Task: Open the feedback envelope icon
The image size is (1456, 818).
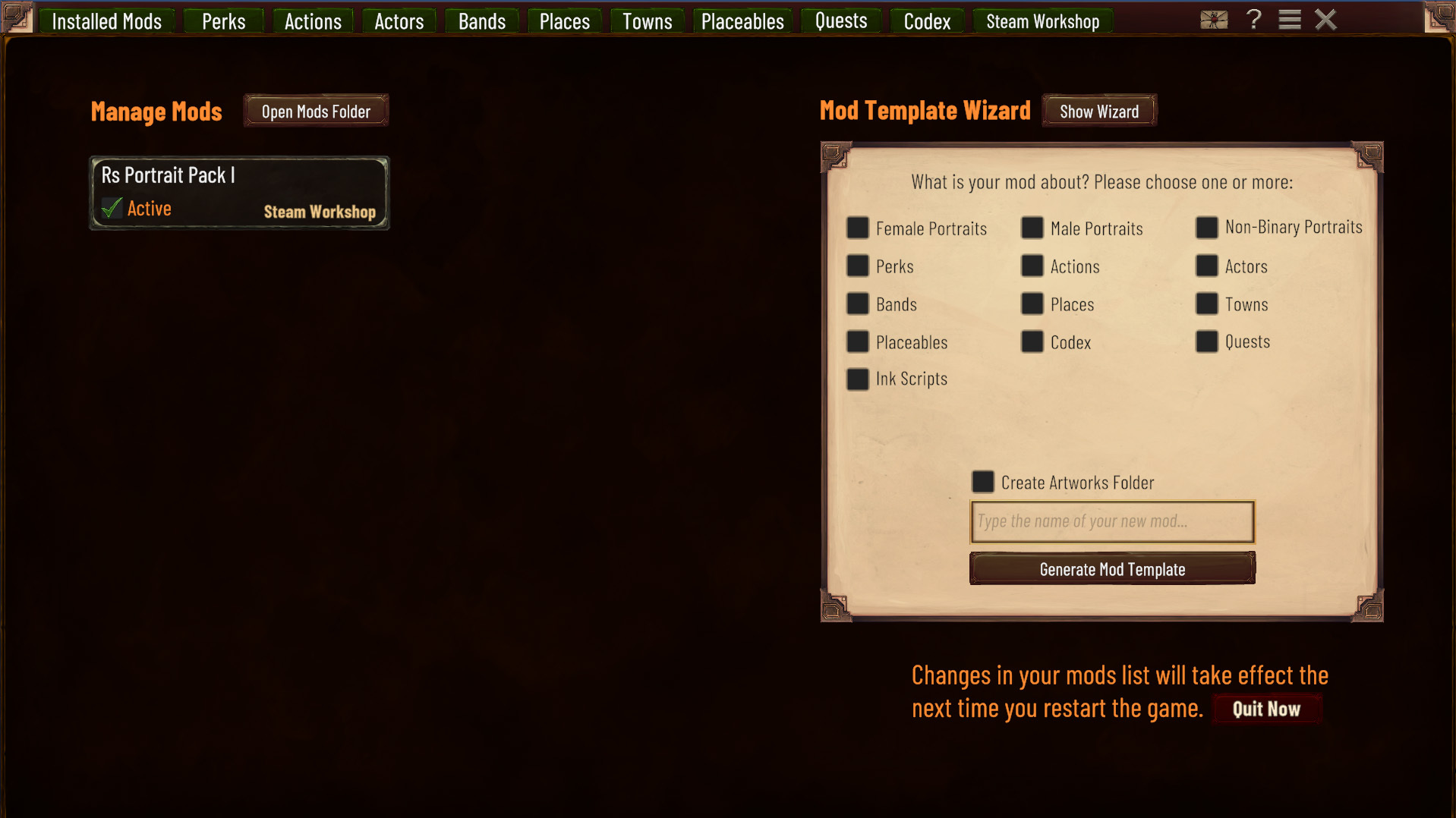Action: 1214,20
